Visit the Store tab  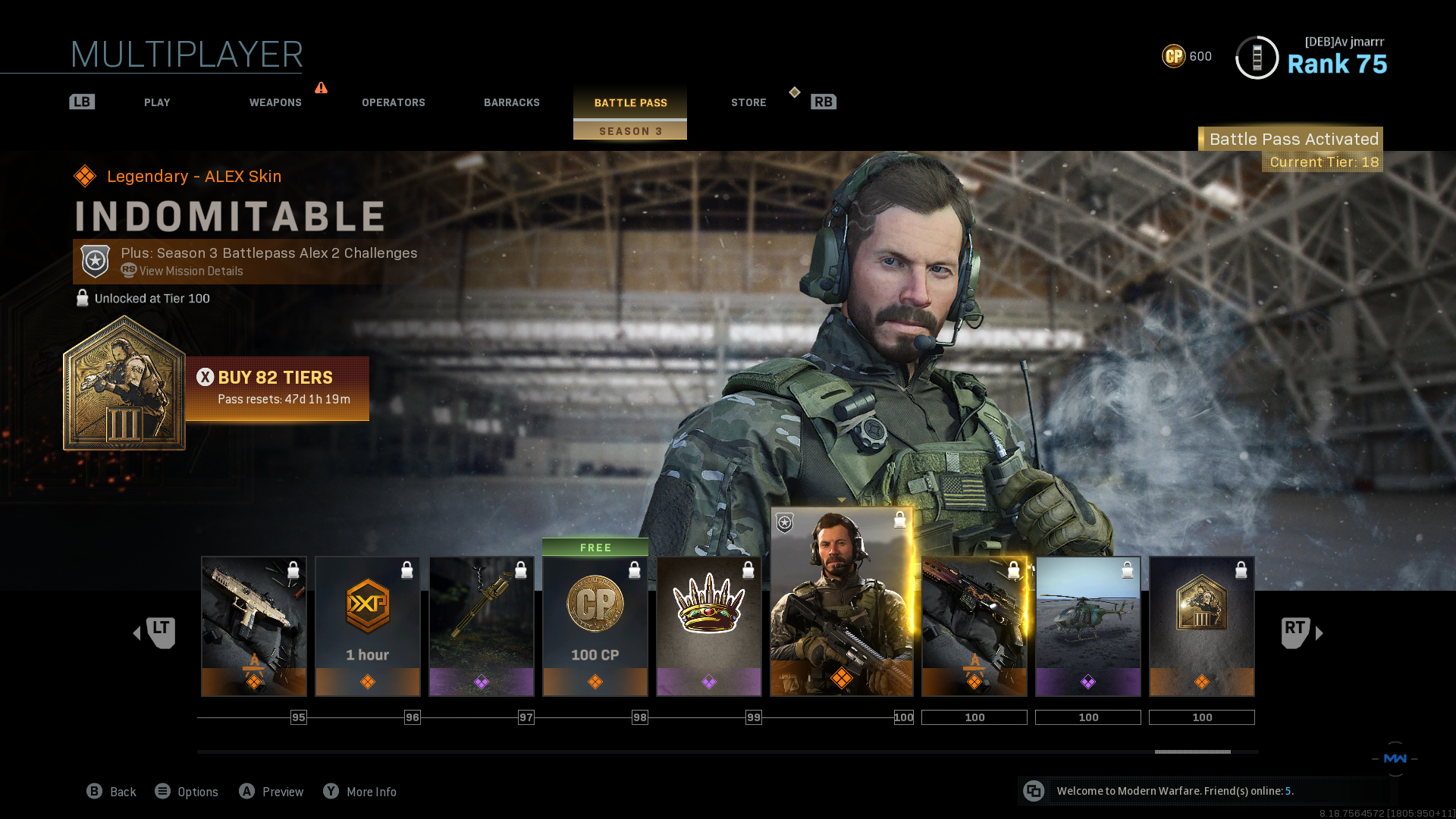tap(748, 102)
